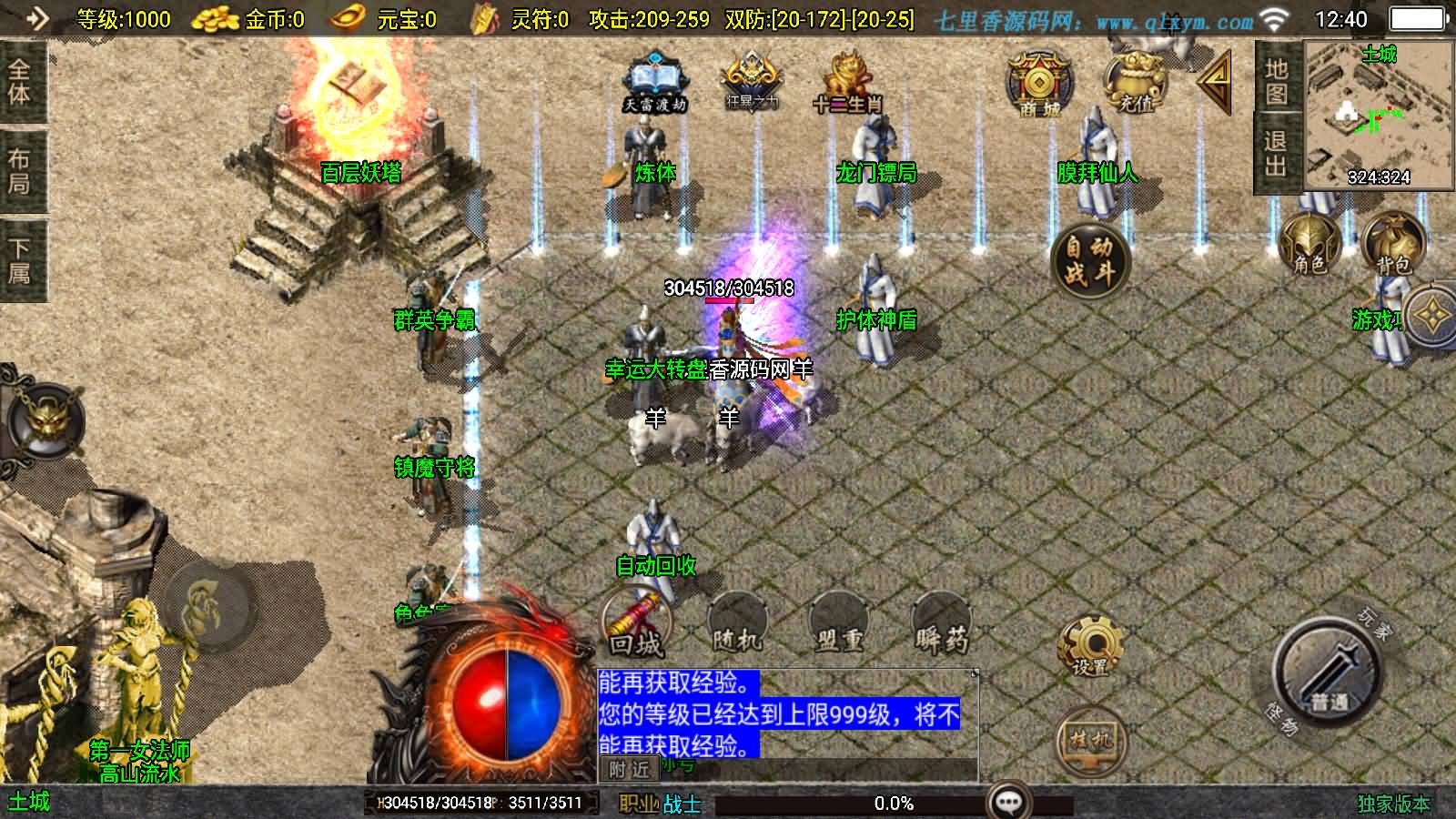Open the 天雷渡劫 tribulation book icon

pos(653,77)
